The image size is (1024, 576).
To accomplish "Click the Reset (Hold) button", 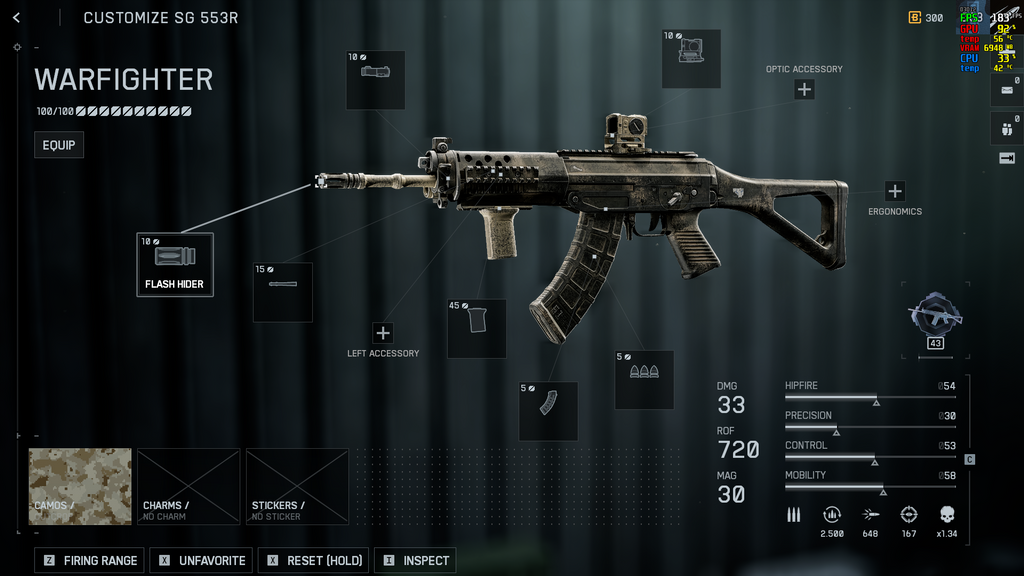I will pyautogui.click(x=313, y=560).
